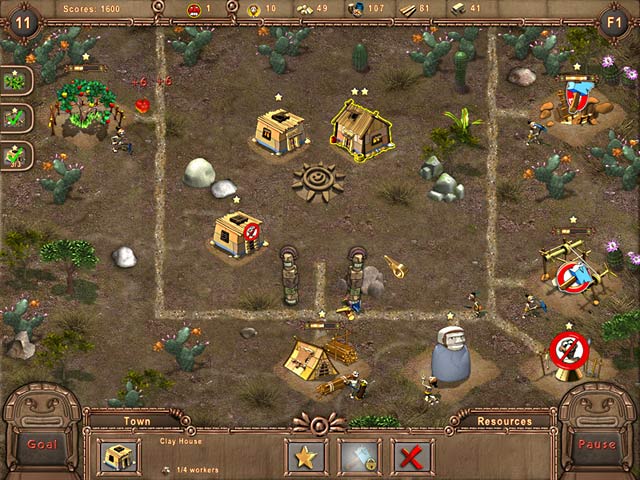The height and width of the screenshot is (480, 640).
Task: Select the green bush task icon
Action: click(x=16, y=81)
